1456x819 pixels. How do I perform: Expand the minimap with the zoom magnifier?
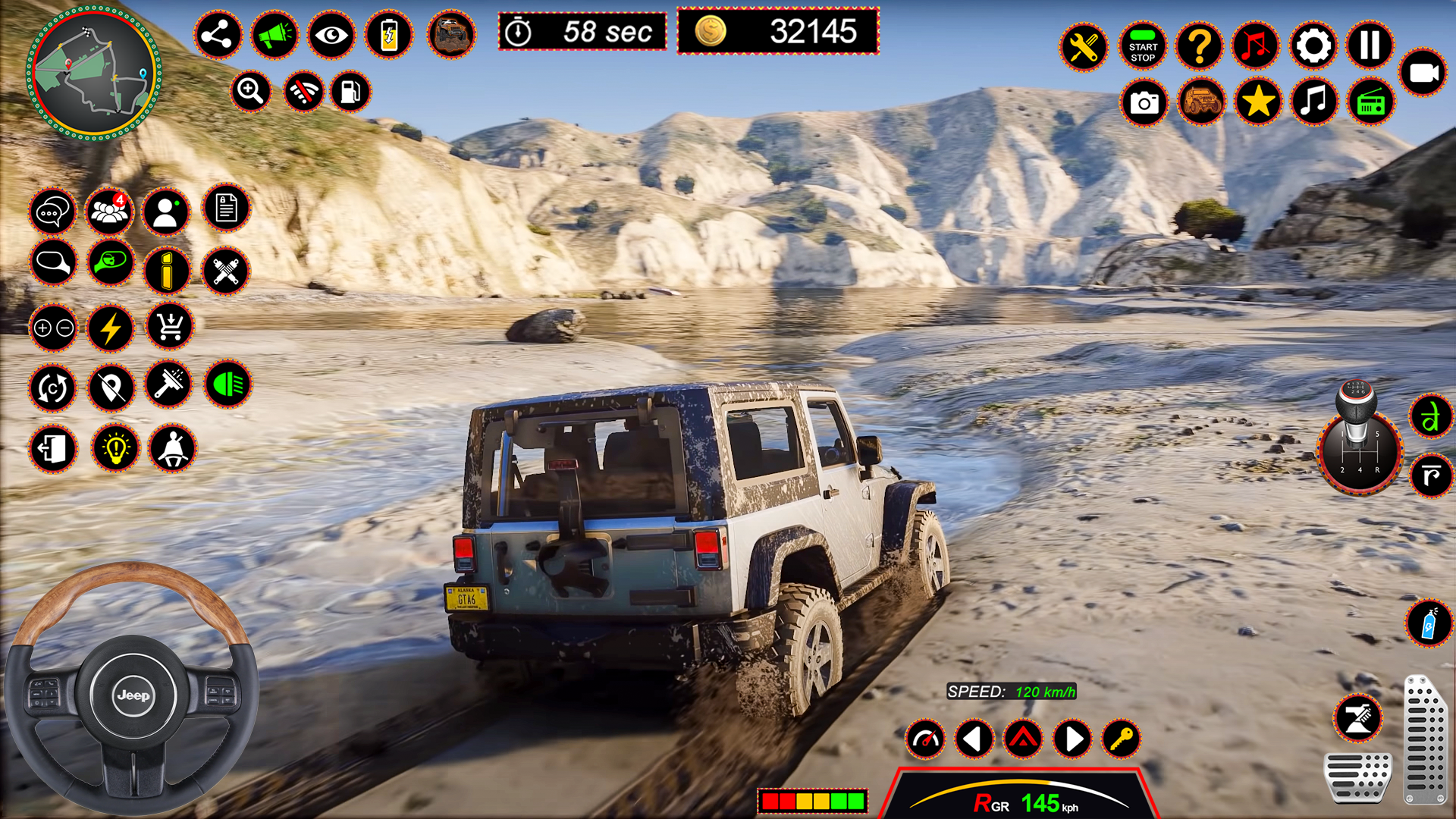[251, 92]
